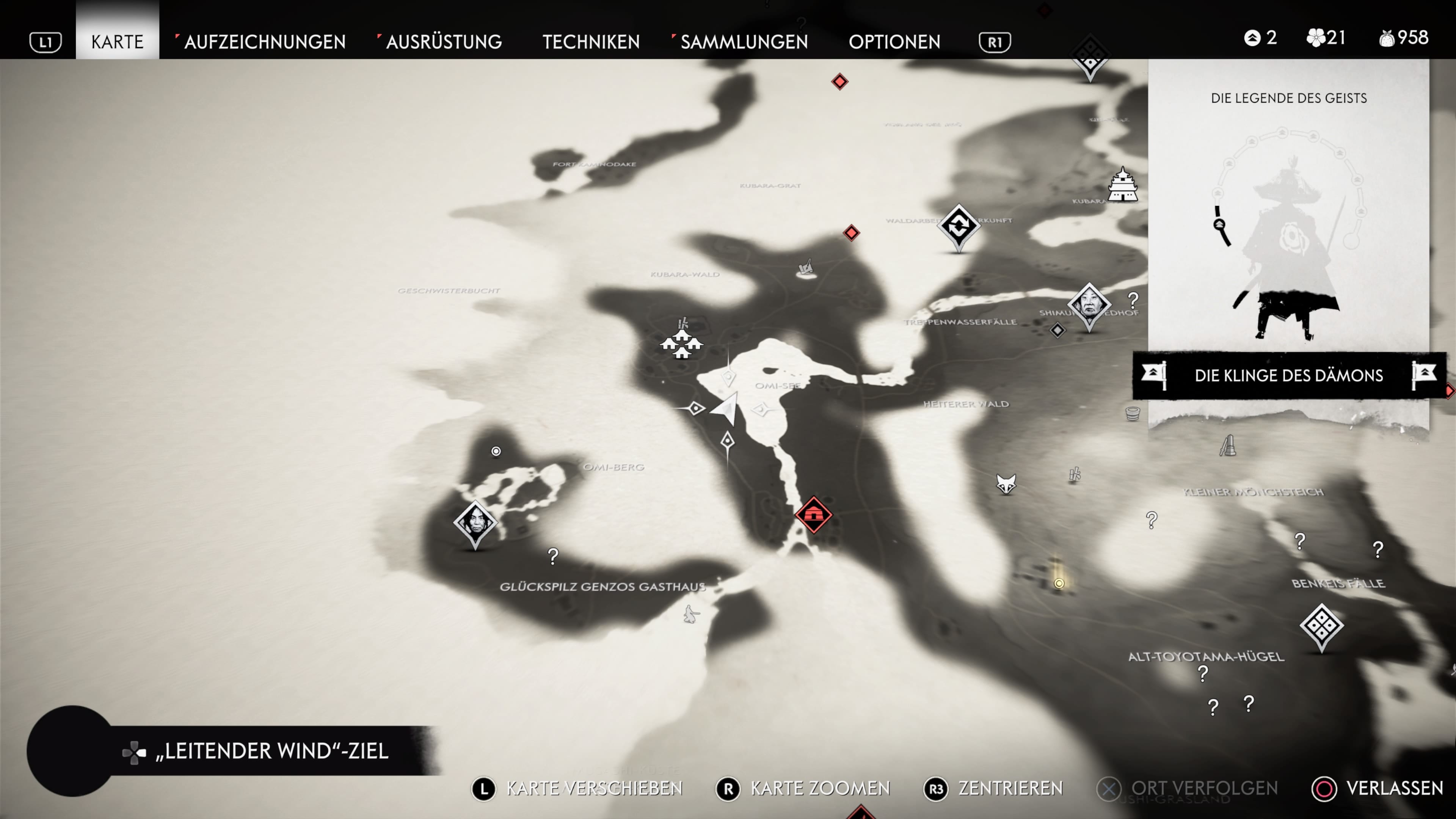Screen dimensions: 1456x819
Task: Choose the village houses marker near Kubara-Wald
Action: [682, 343]
